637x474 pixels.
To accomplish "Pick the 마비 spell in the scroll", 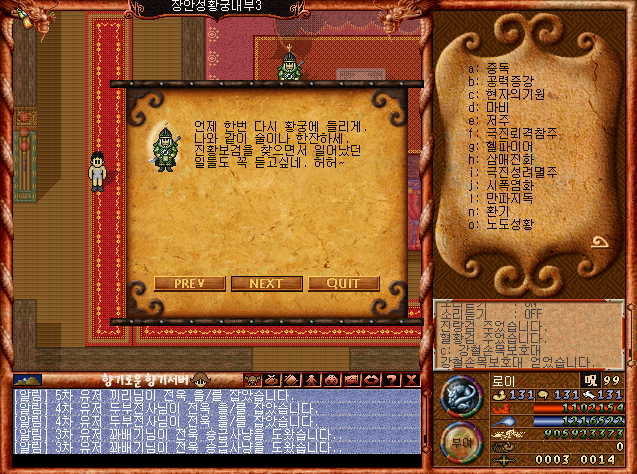I will tap(497, 106).
